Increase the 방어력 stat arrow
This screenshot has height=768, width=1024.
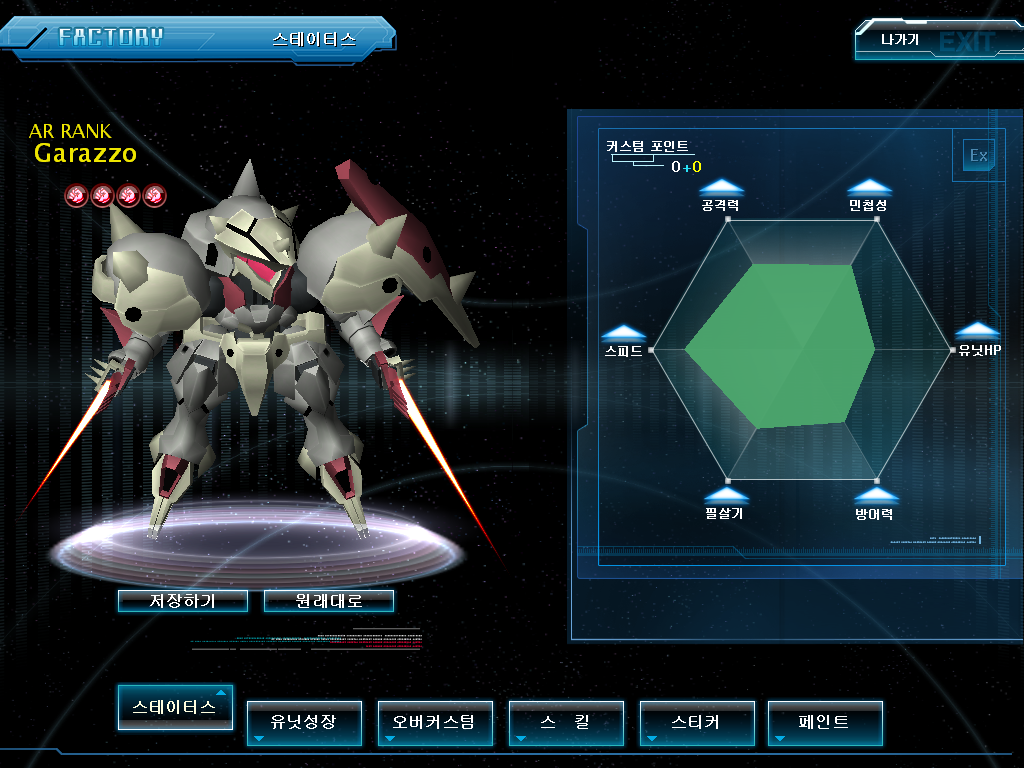pos(876,495)
